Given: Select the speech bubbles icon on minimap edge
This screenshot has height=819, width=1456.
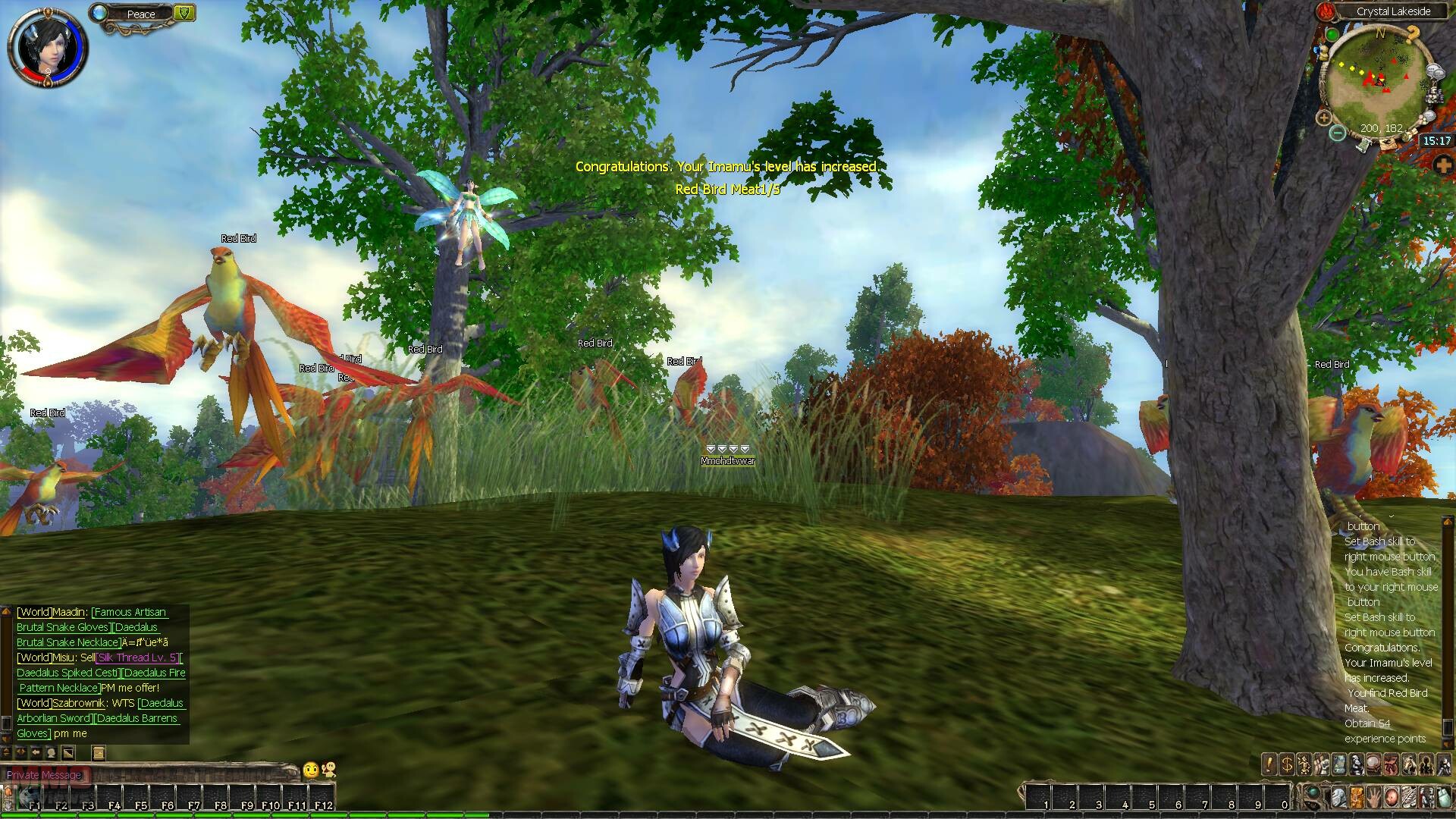Looking at the screenshot, I should 1436,73.
